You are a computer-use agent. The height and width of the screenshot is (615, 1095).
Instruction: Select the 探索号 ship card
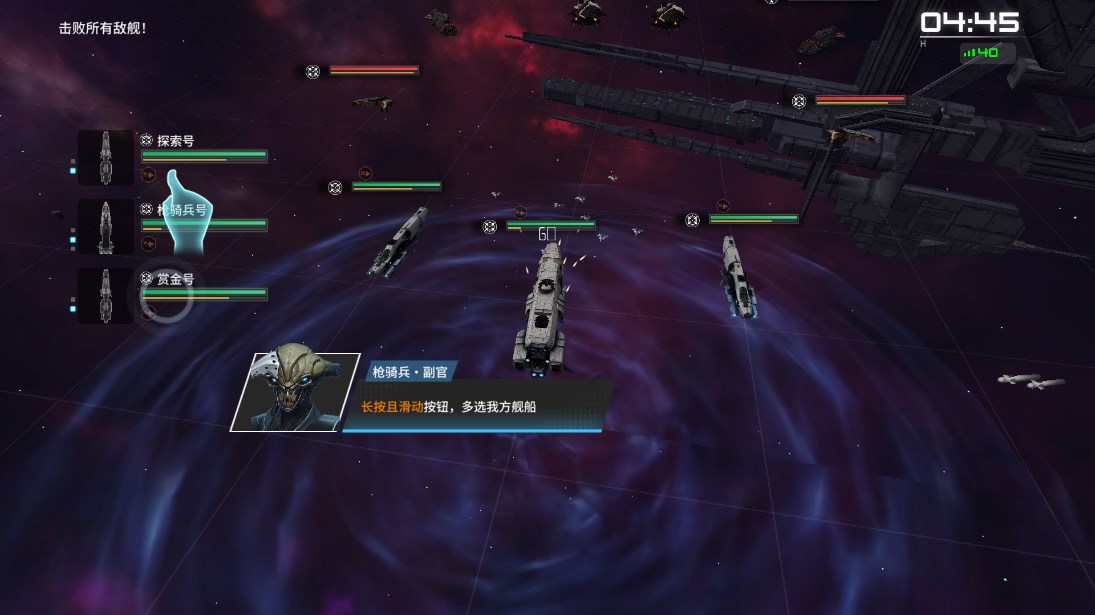pos(106,158)
